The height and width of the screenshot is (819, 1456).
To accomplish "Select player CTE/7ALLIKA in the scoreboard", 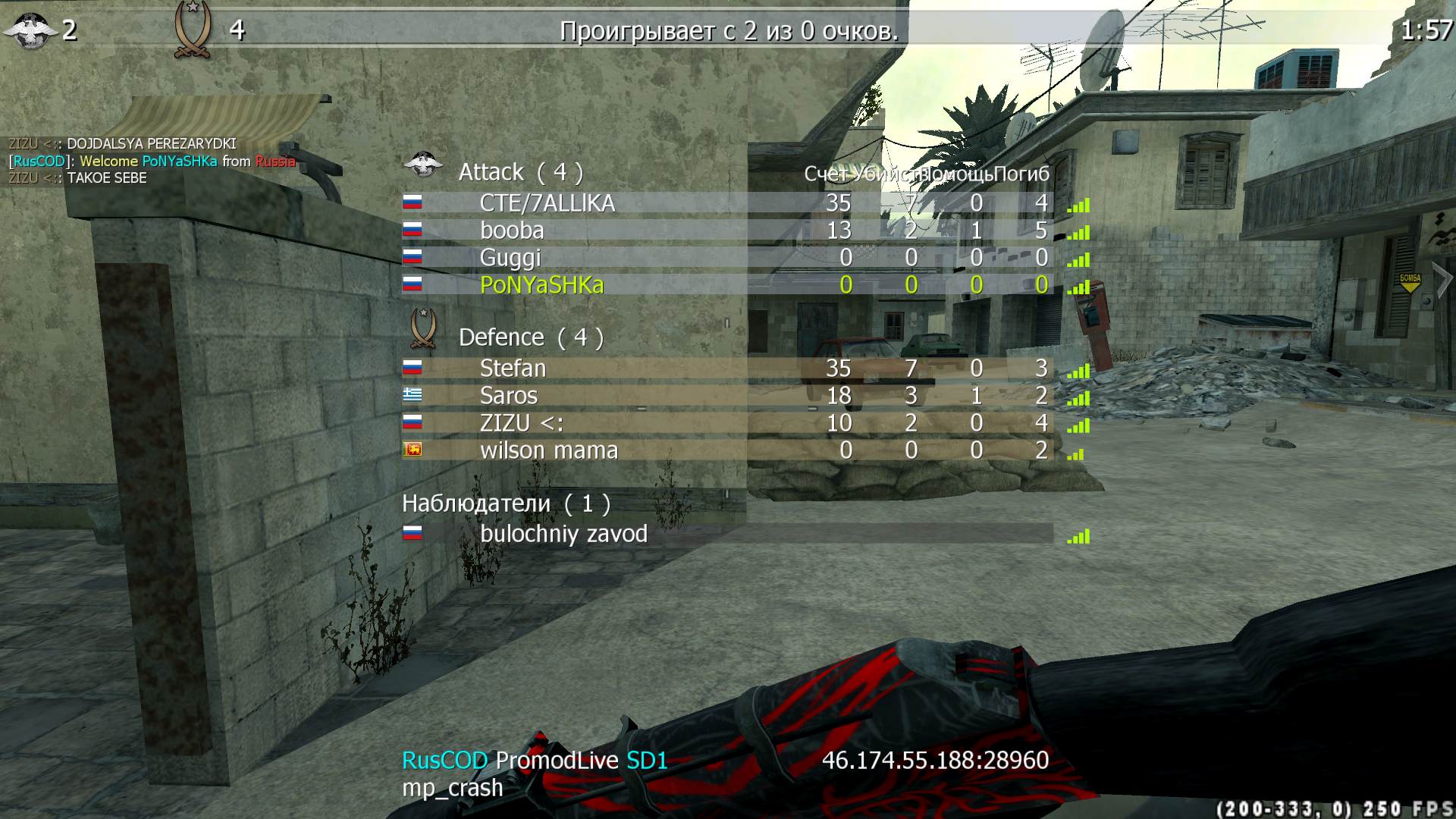I will (x=547, y=203).
